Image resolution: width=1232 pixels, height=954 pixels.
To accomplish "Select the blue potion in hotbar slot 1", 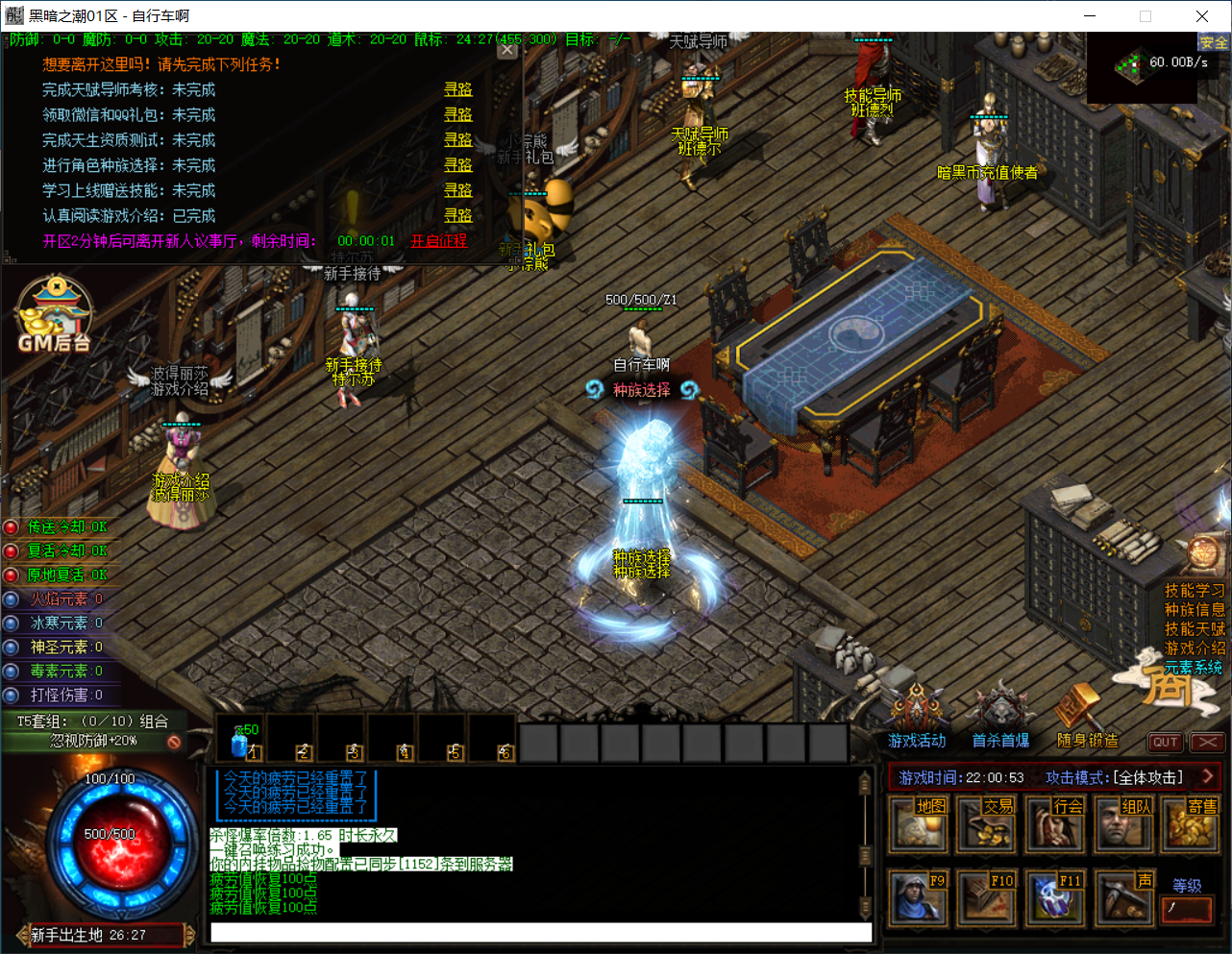I will click(241, 741).
